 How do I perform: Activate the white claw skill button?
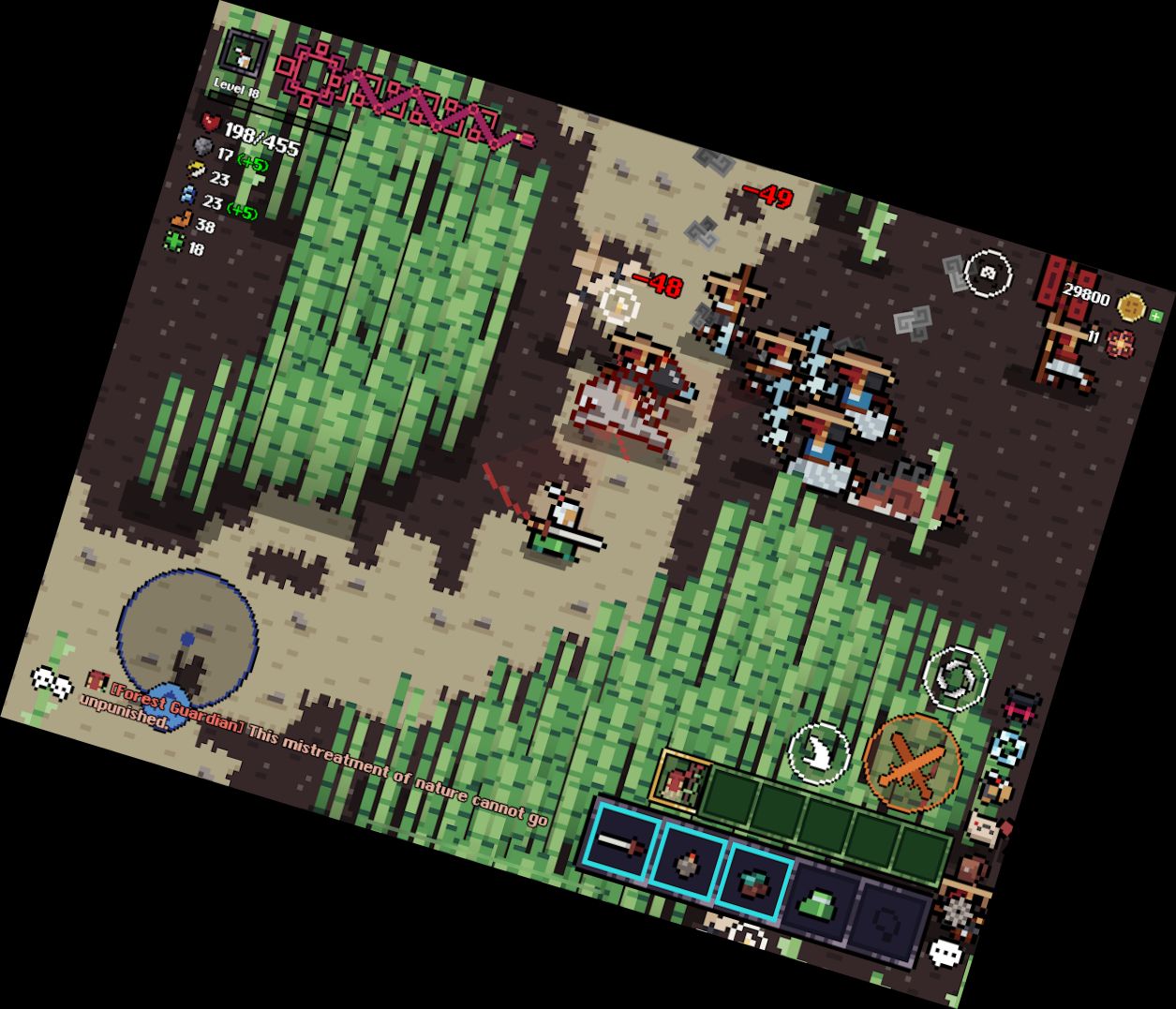(x=819, y=750)
